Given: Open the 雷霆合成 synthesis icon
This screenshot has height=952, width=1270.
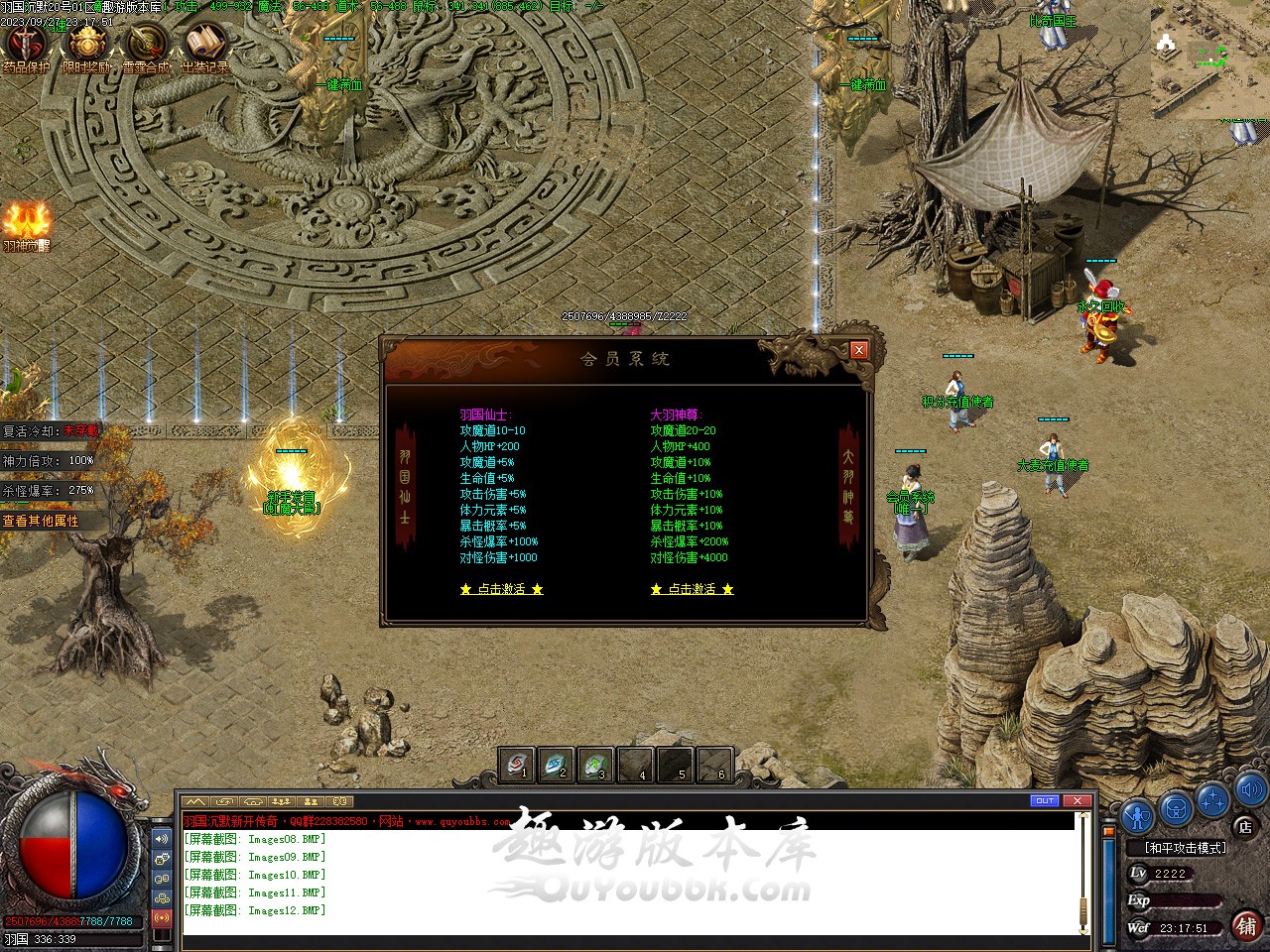Looking at the screenshot, I should pos(146,46).
